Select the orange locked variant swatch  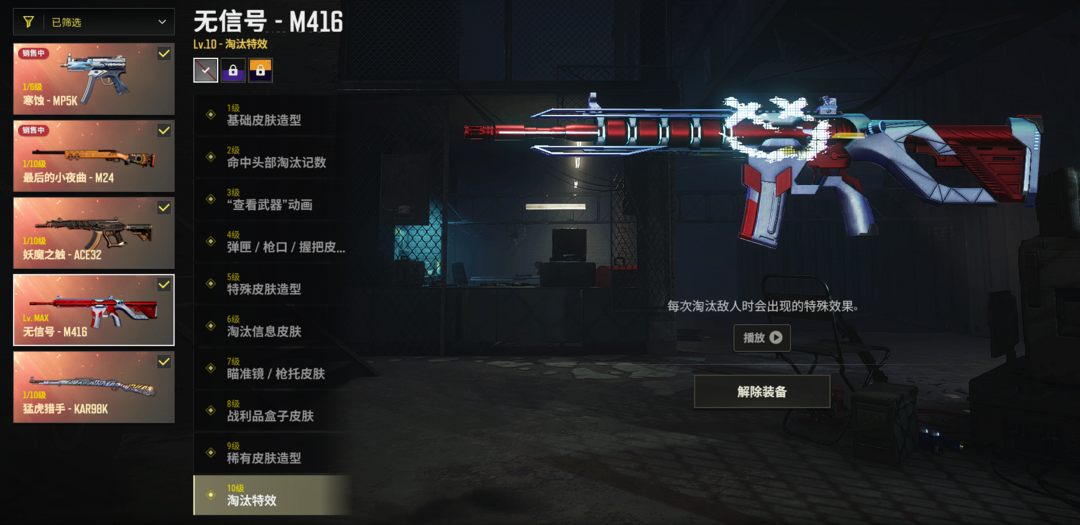260,70
